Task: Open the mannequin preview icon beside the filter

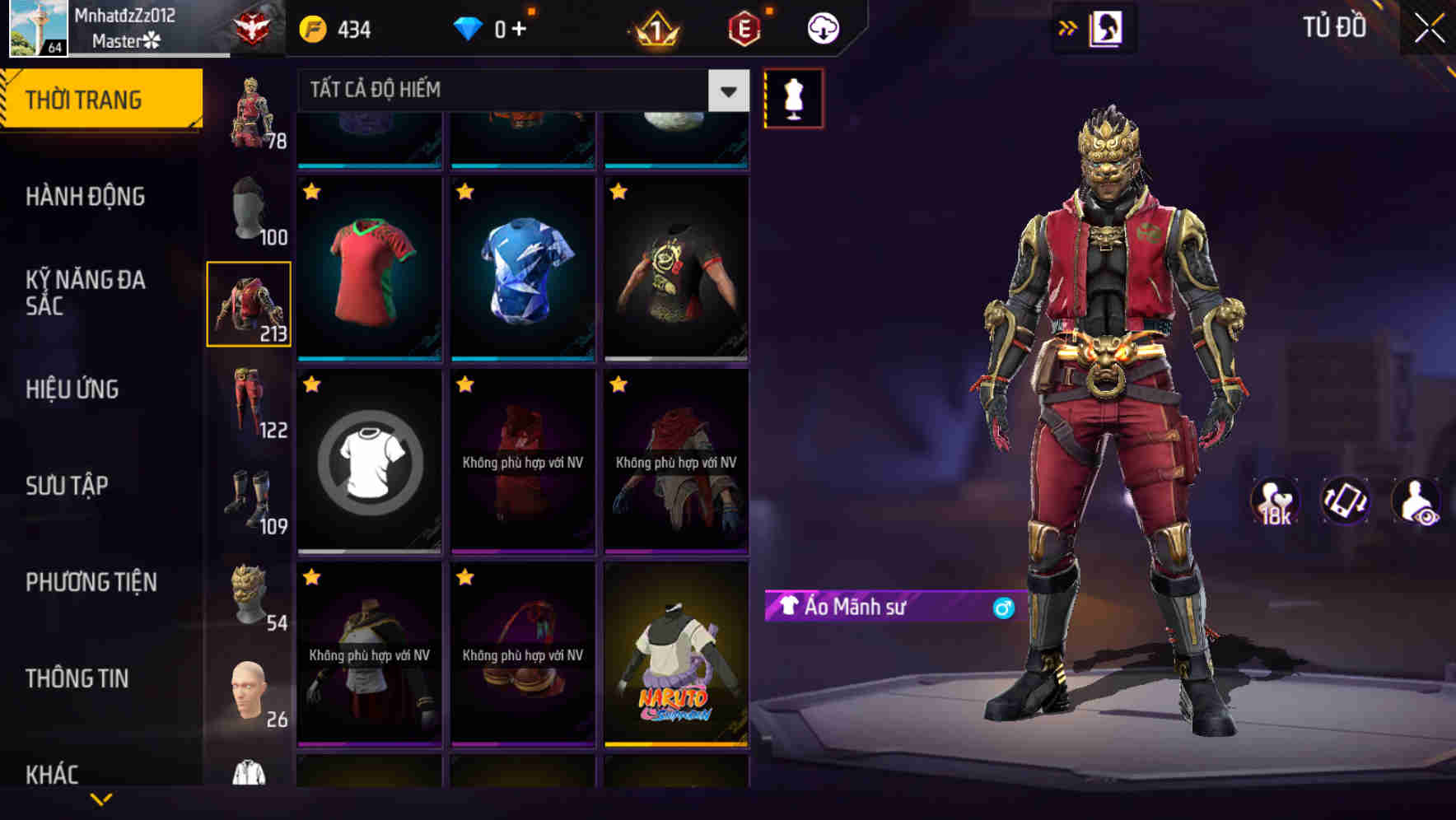Action: coord(792,99)
